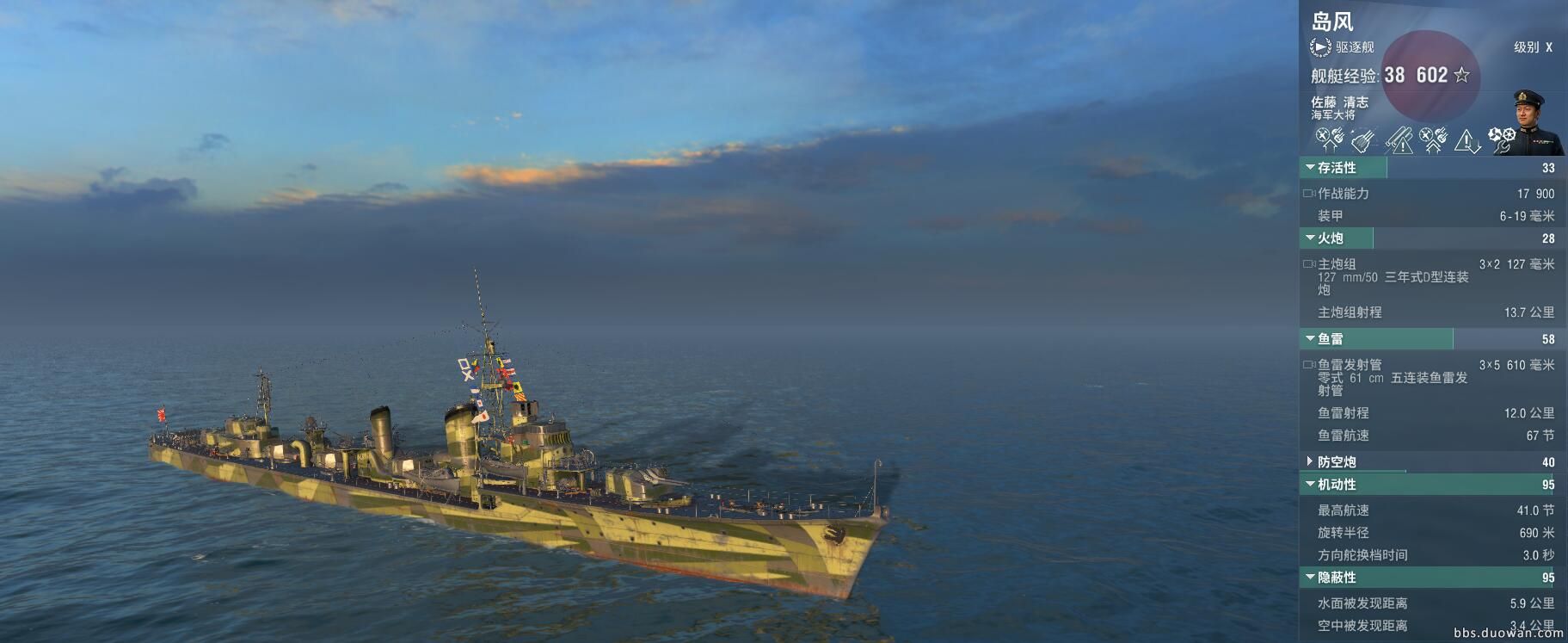Open commander 佐藤 清志's portrait
This screenshot has height=643, width=1568.
coord(1538,121)
